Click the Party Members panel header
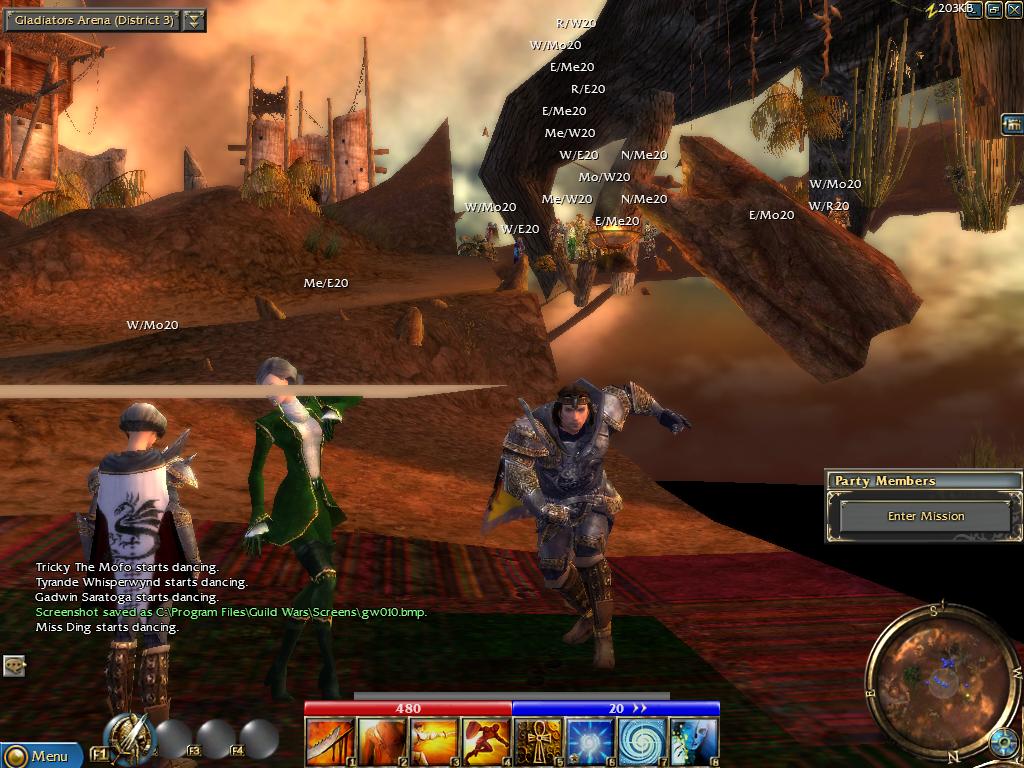 (924, 481)
